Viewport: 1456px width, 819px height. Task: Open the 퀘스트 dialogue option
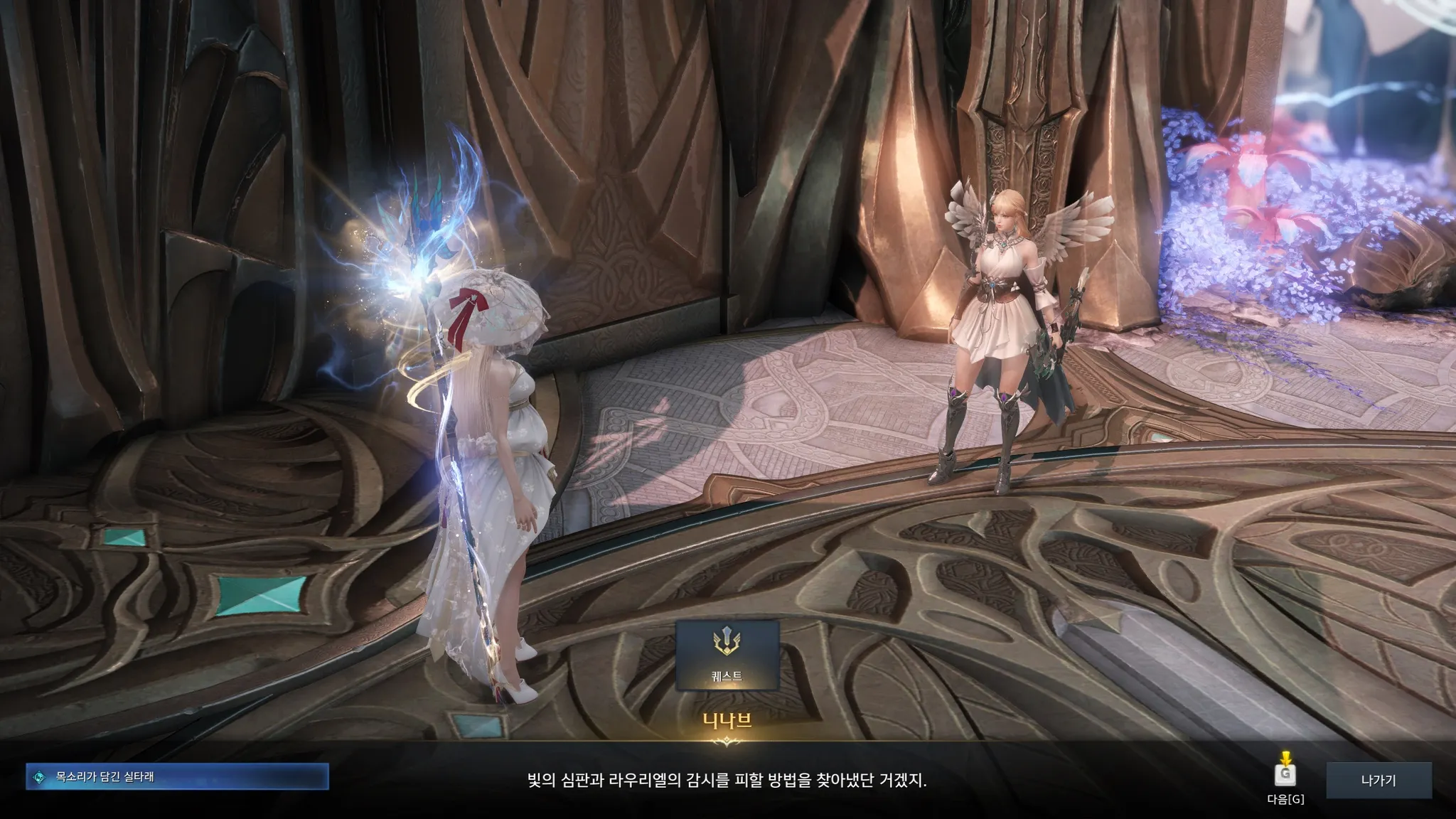pos(727,655)
